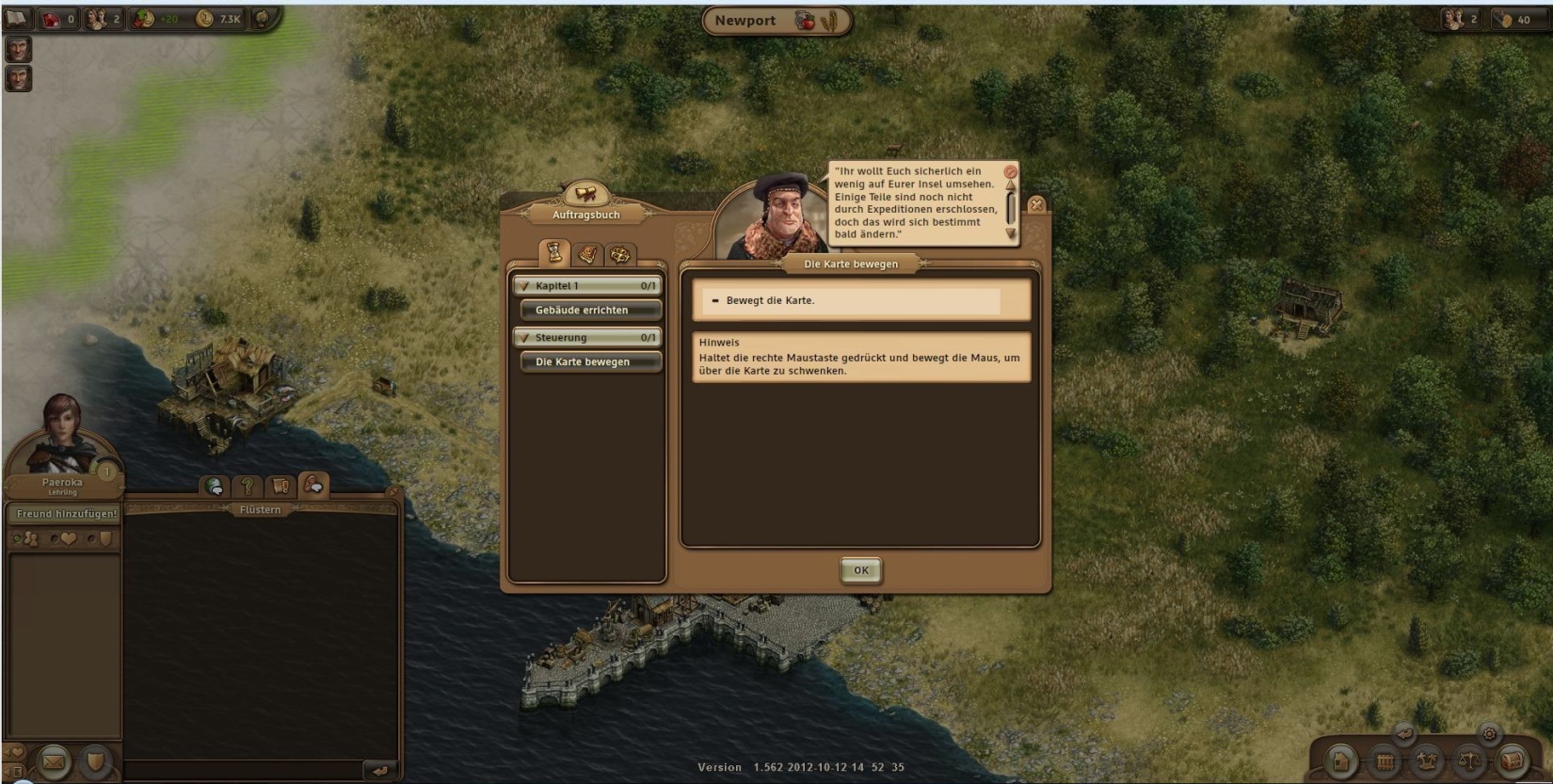Select the 'Die Karte bewegen' quest entry
Image resolution: width=1553 pixels, height=784 pixels.
(x=590, y=361)
